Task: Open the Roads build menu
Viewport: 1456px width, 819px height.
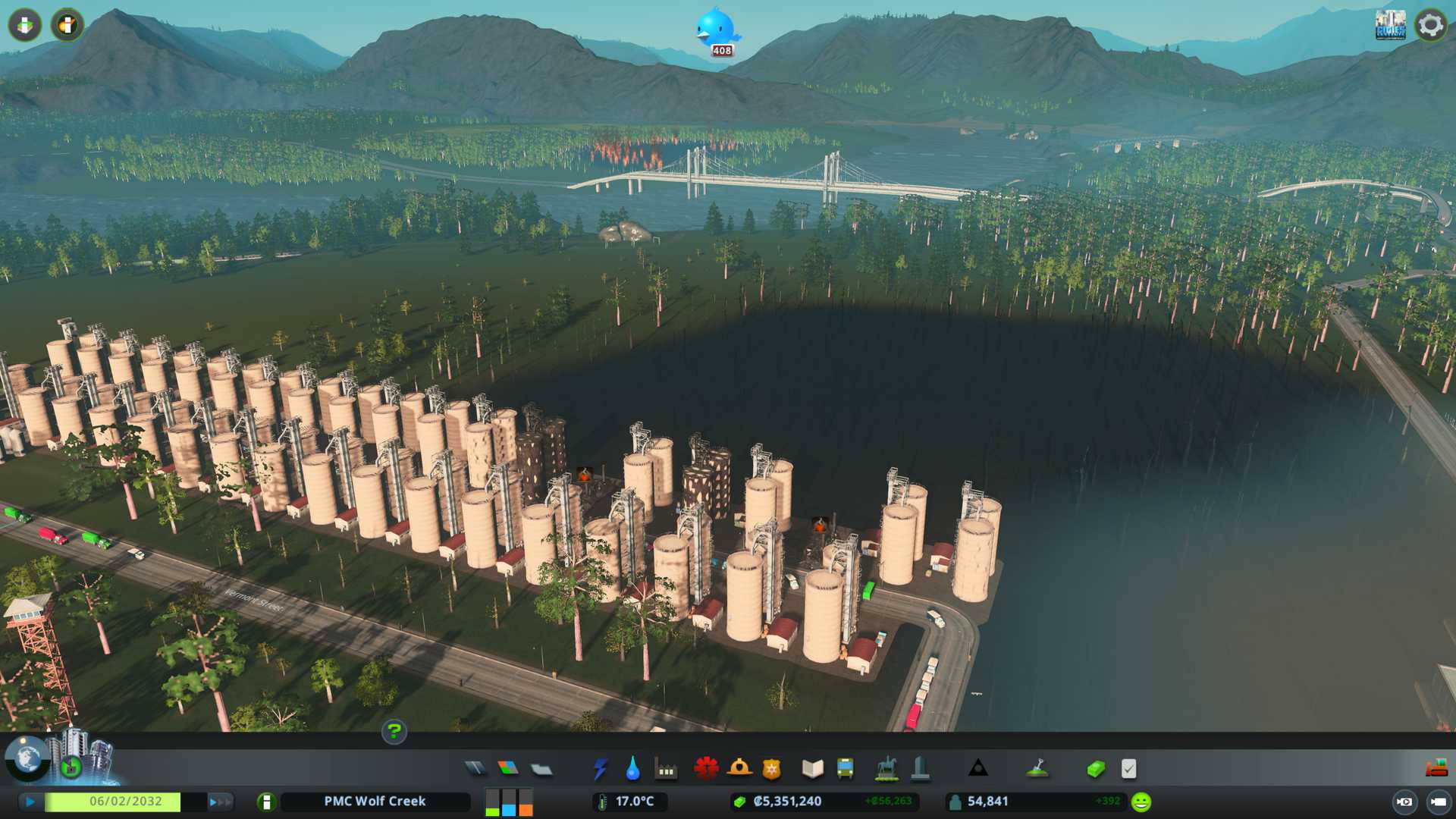Action: pyautogui.click(x=475, y=769)
